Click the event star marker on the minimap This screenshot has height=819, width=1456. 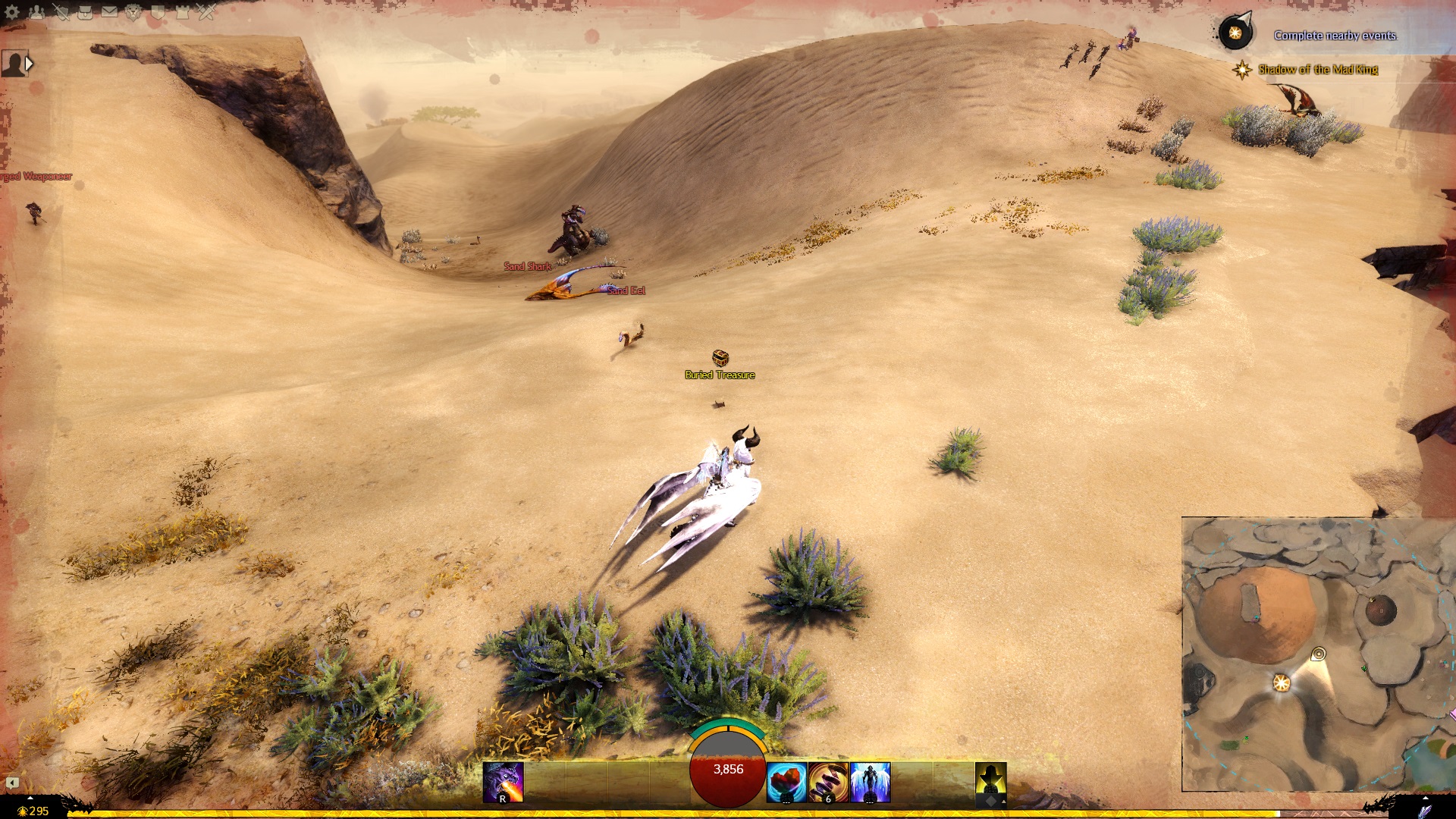[1282, 683]
